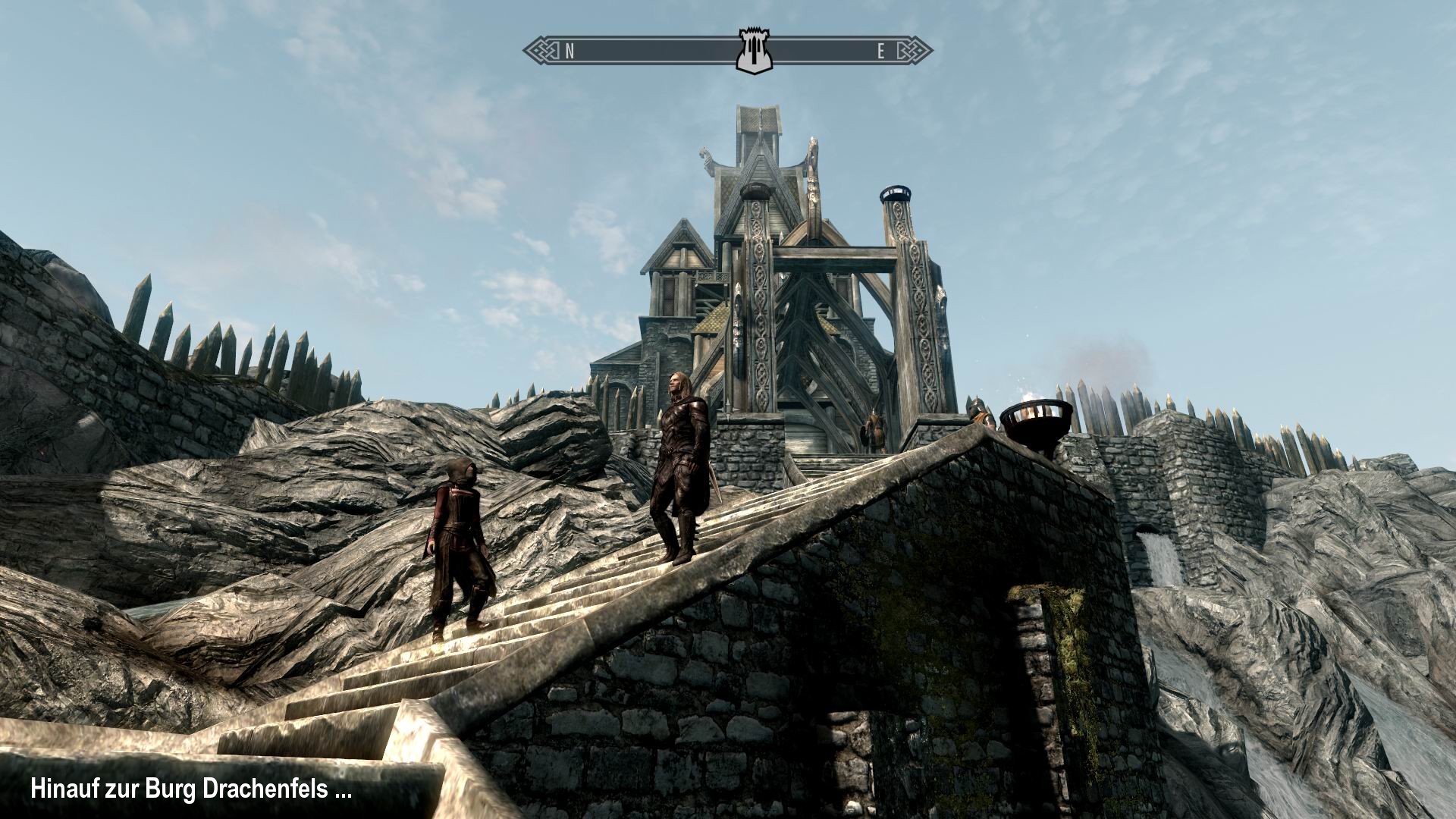Click the E cardinal marker on the compass

coord(880,52)
